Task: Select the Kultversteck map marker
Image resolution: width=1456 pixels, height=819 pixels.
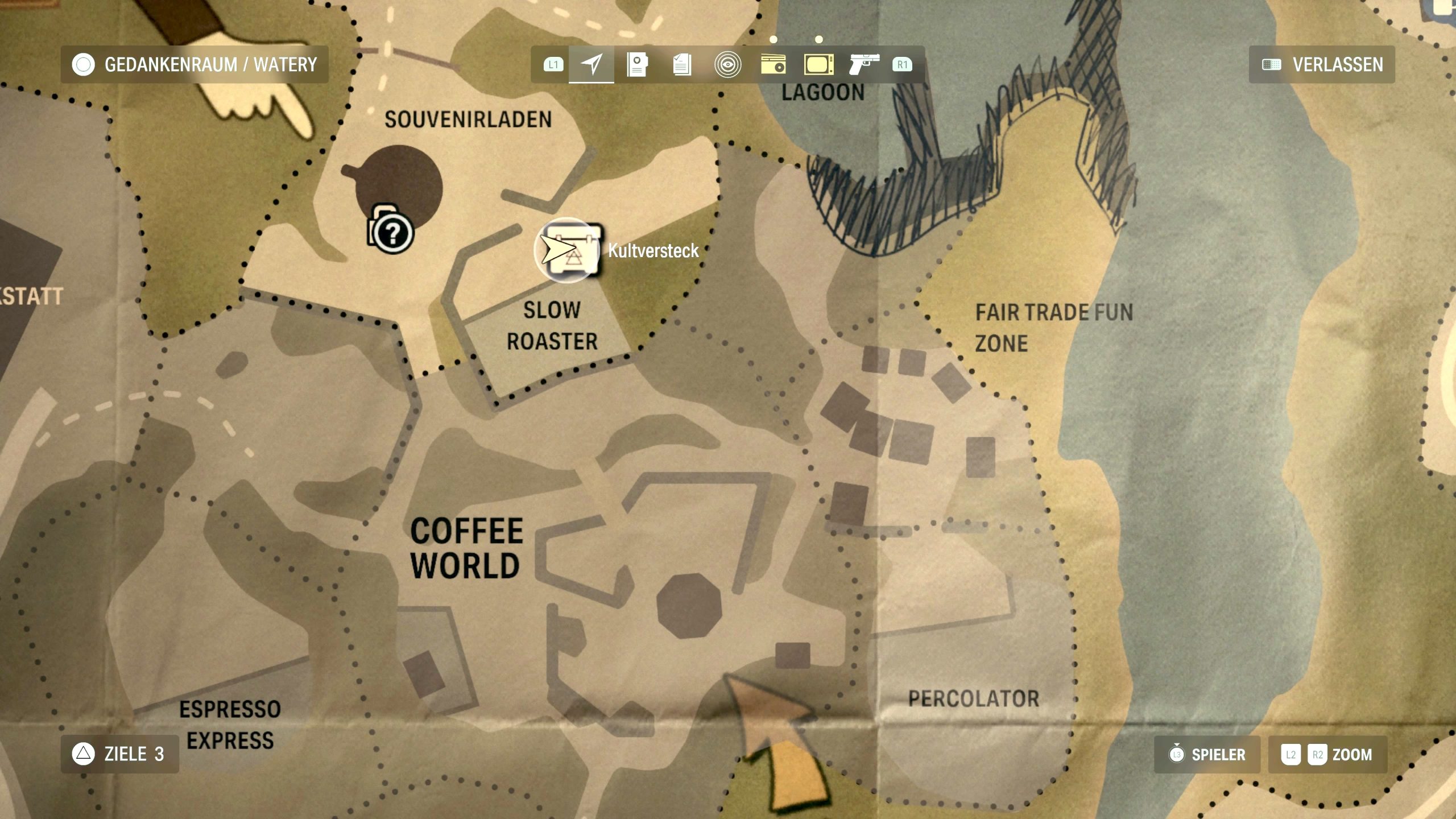Action: 569,250
